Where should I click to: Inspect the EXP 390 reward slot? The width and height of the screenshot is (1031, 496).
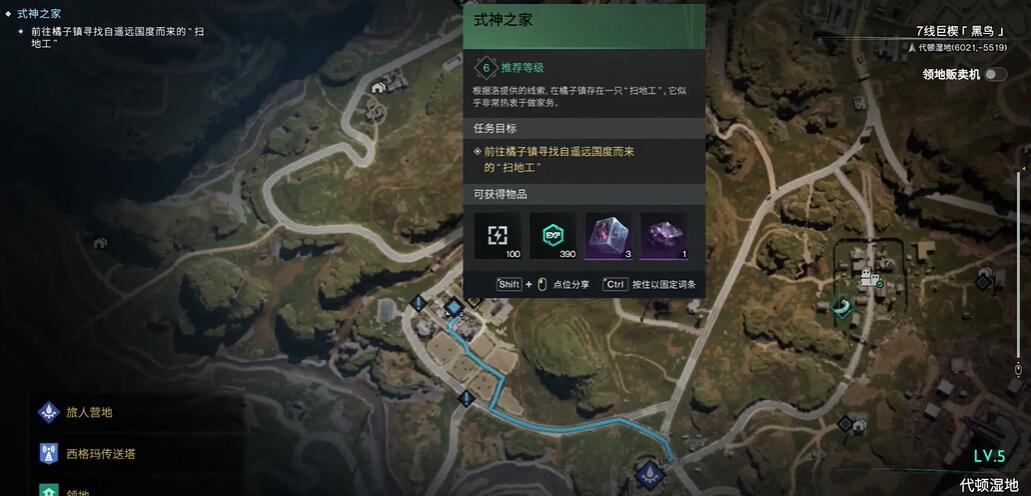553,236
